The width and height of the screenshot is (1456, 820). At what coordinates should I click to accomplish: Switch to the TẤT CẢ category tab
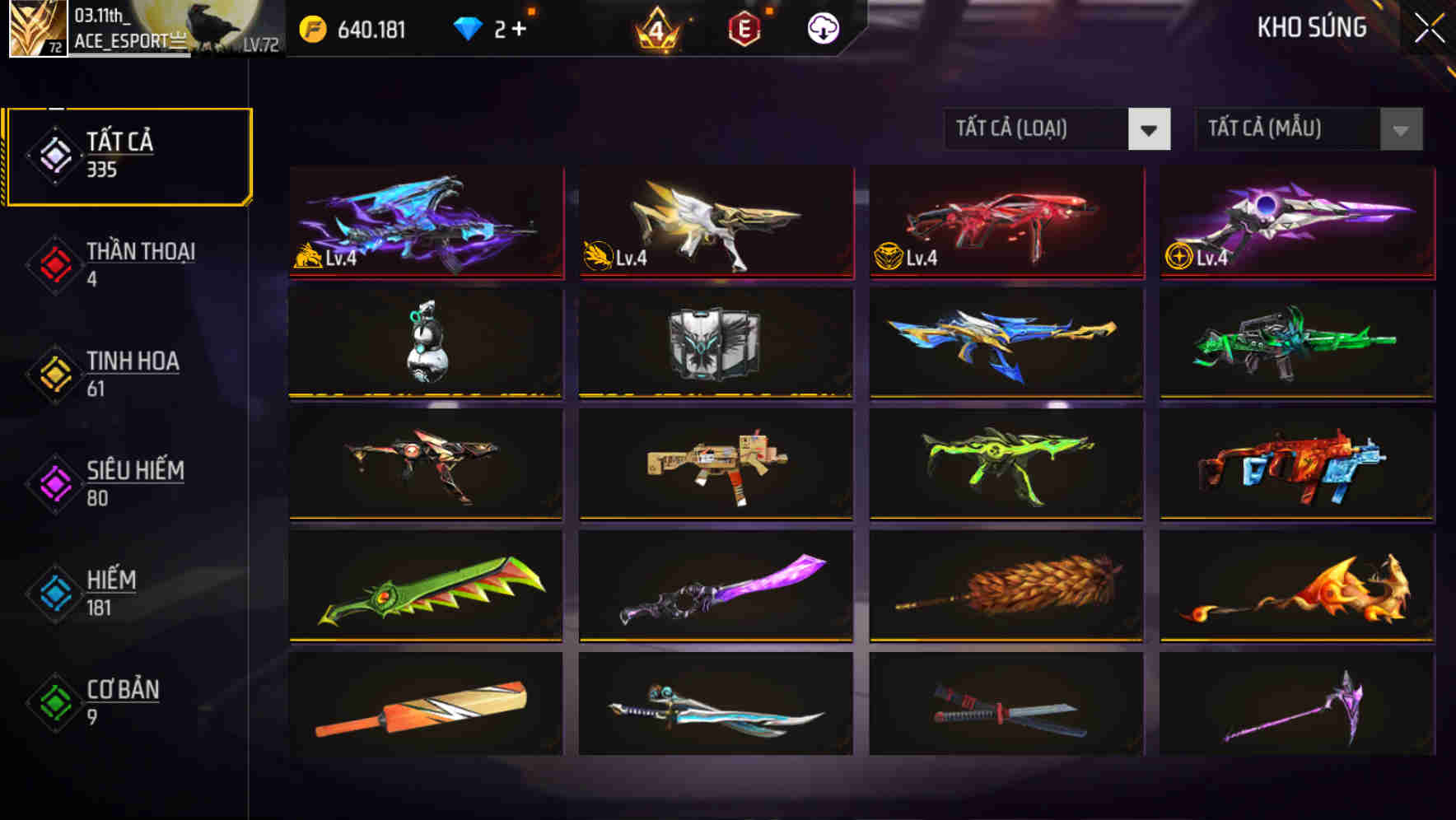128,153
